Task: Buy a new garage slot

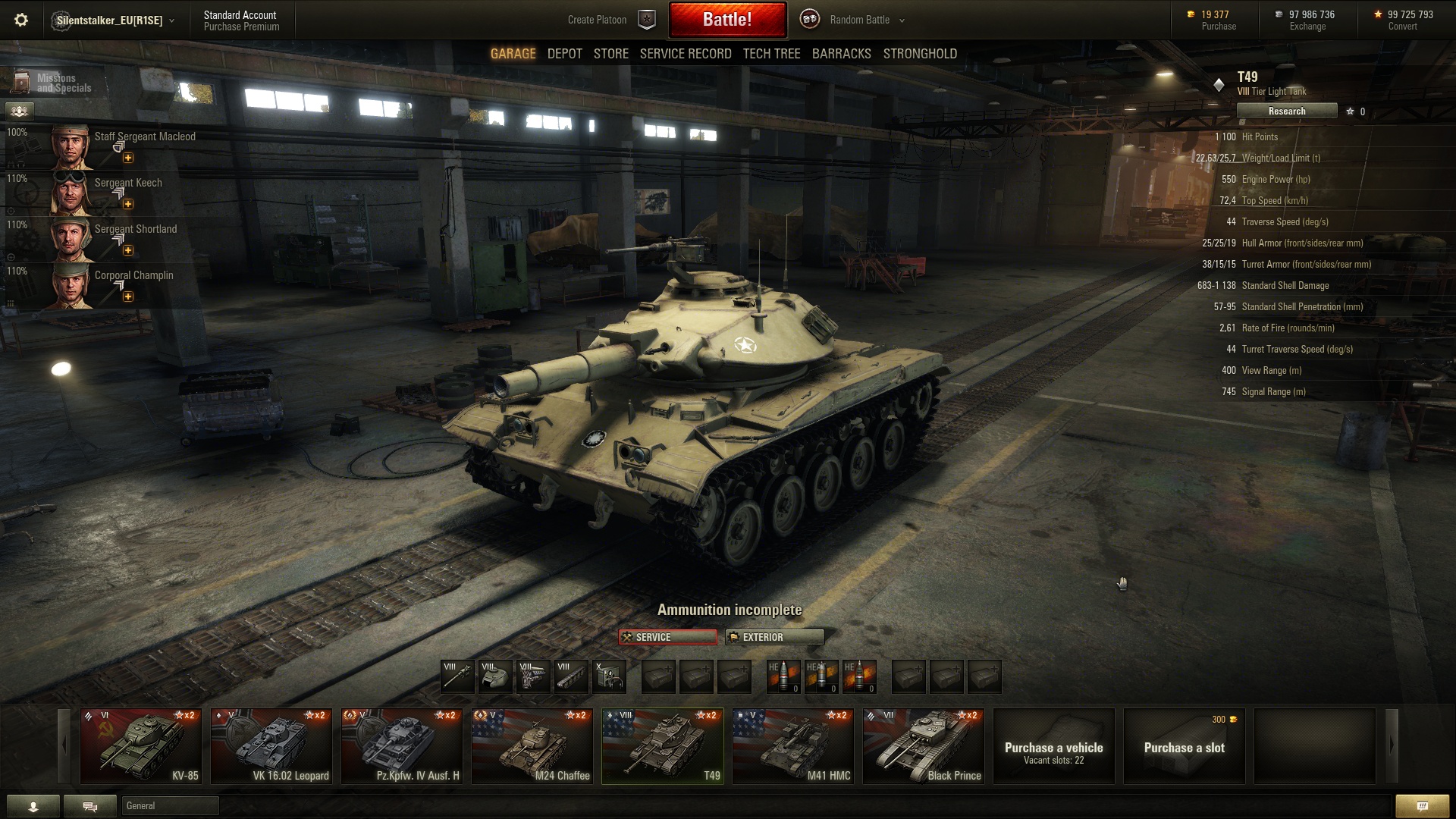Action: pyautogui.click(x=1184, y=746)
